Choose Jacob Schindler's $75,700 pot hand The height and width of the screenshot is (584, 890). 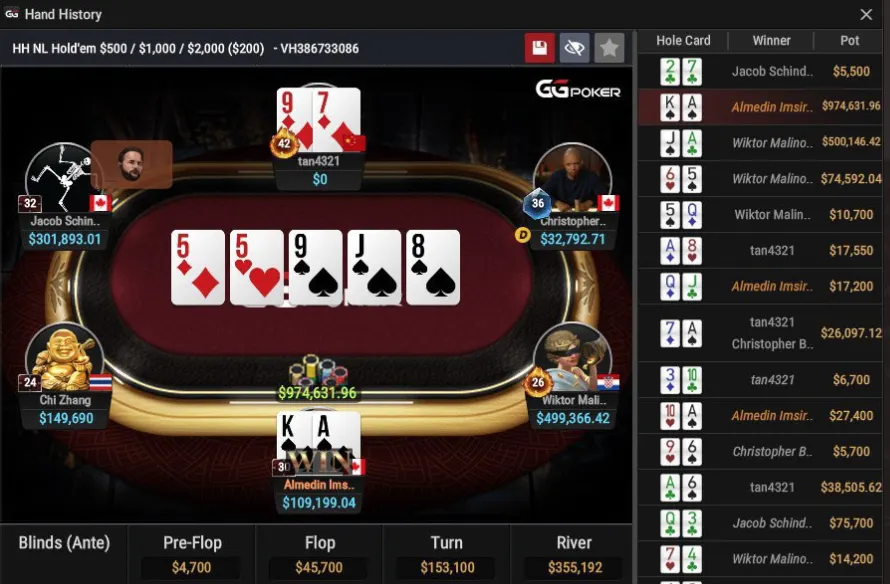(x=764, y=523)
